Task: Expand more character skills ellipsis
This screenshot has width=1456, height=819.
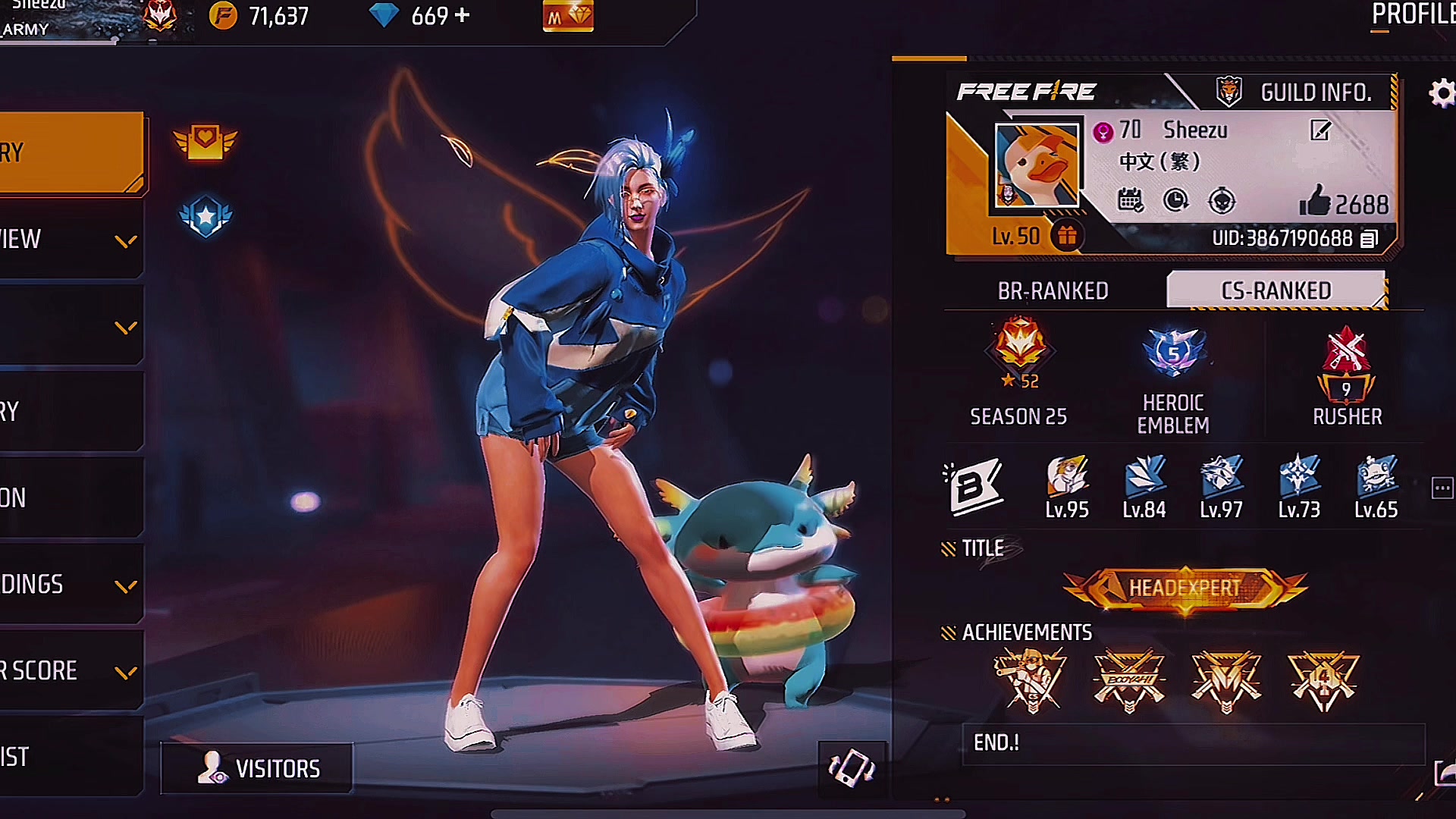Action: (1442, 488)
